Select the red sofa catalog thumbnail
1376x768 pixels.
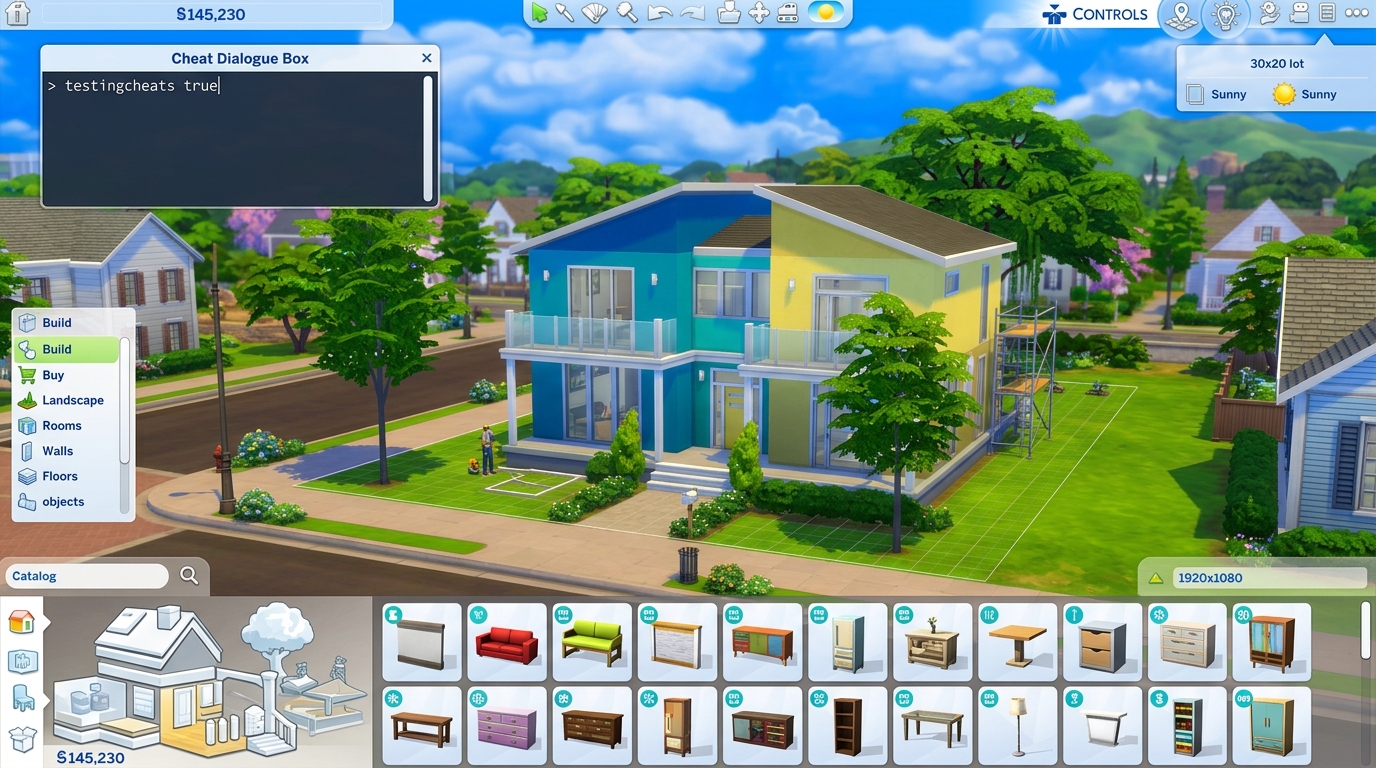[x=506, y=641]
